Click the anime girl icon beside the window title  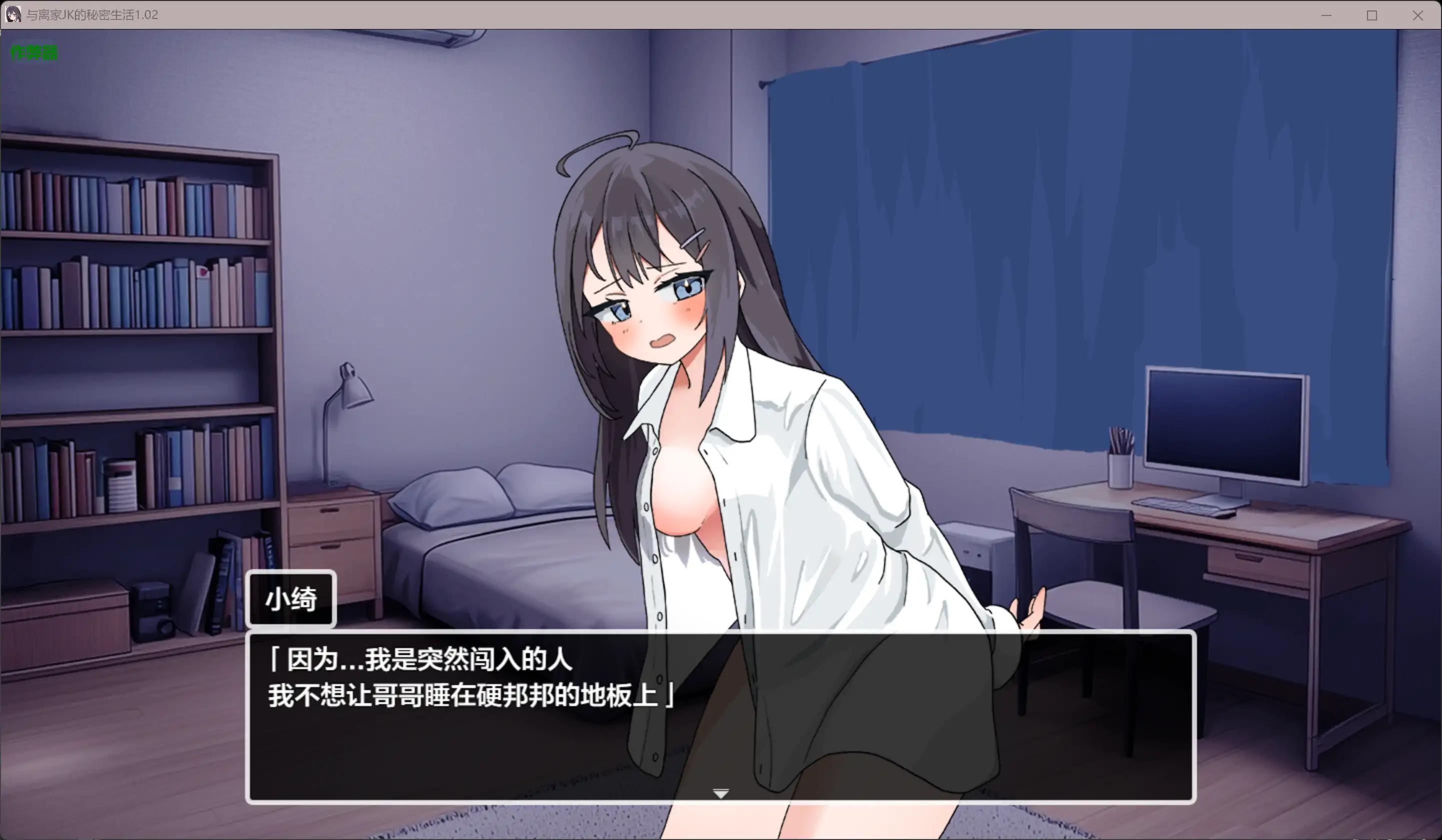tap(12, 15)
